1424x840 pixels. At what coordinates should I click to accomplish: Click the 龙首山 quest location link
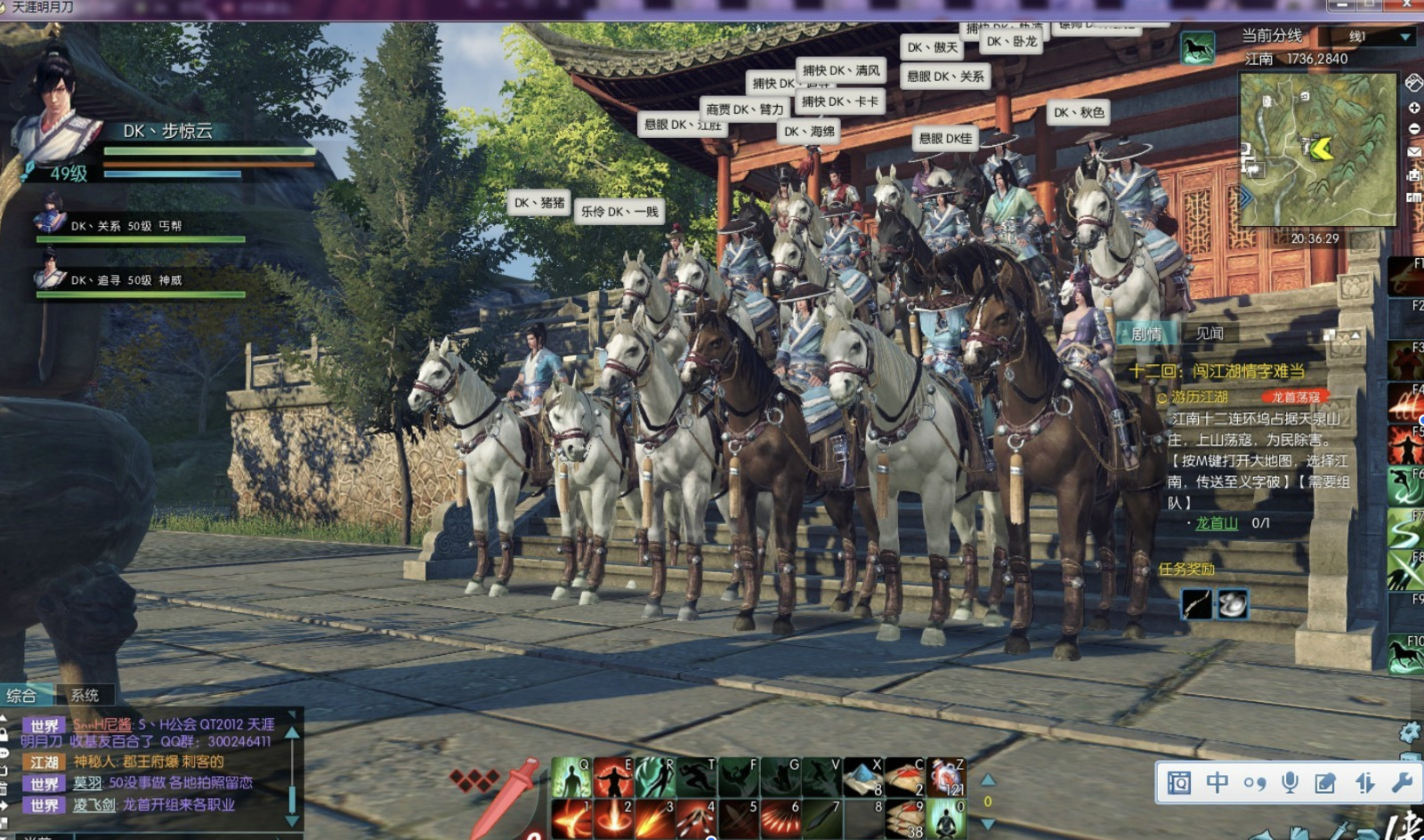pyautogui.click(x=1216, y=523)
